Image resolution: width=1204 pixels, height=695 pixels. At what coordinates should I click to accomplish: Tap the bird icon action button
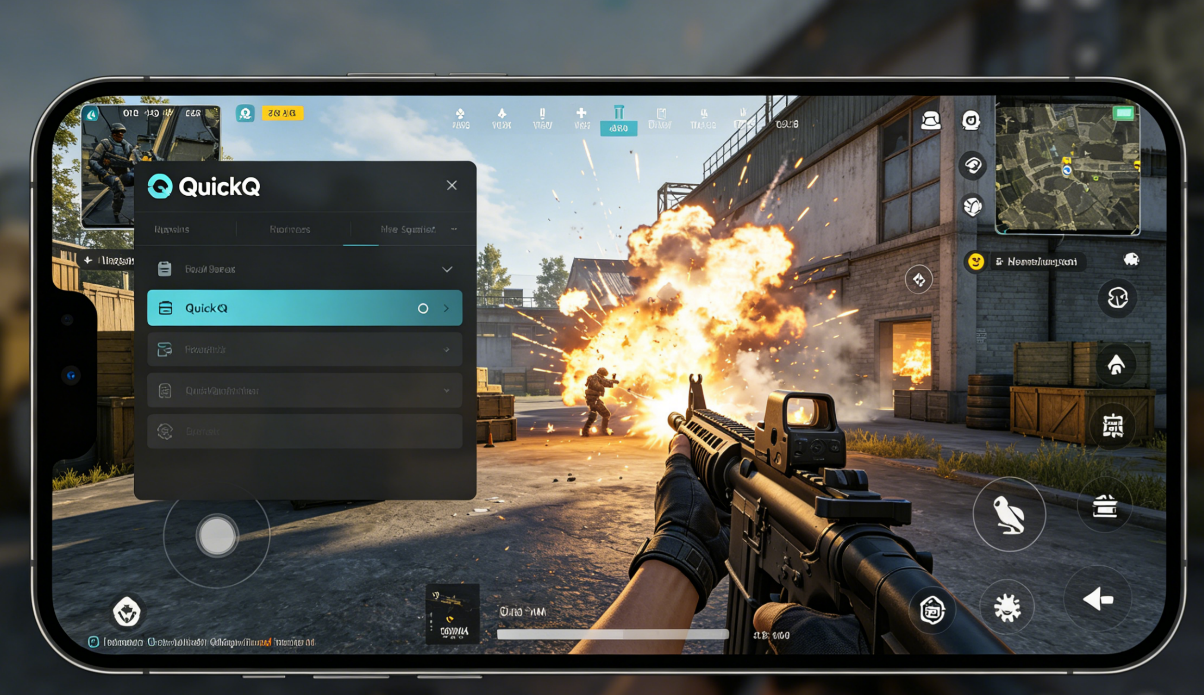coord(1009,514)
